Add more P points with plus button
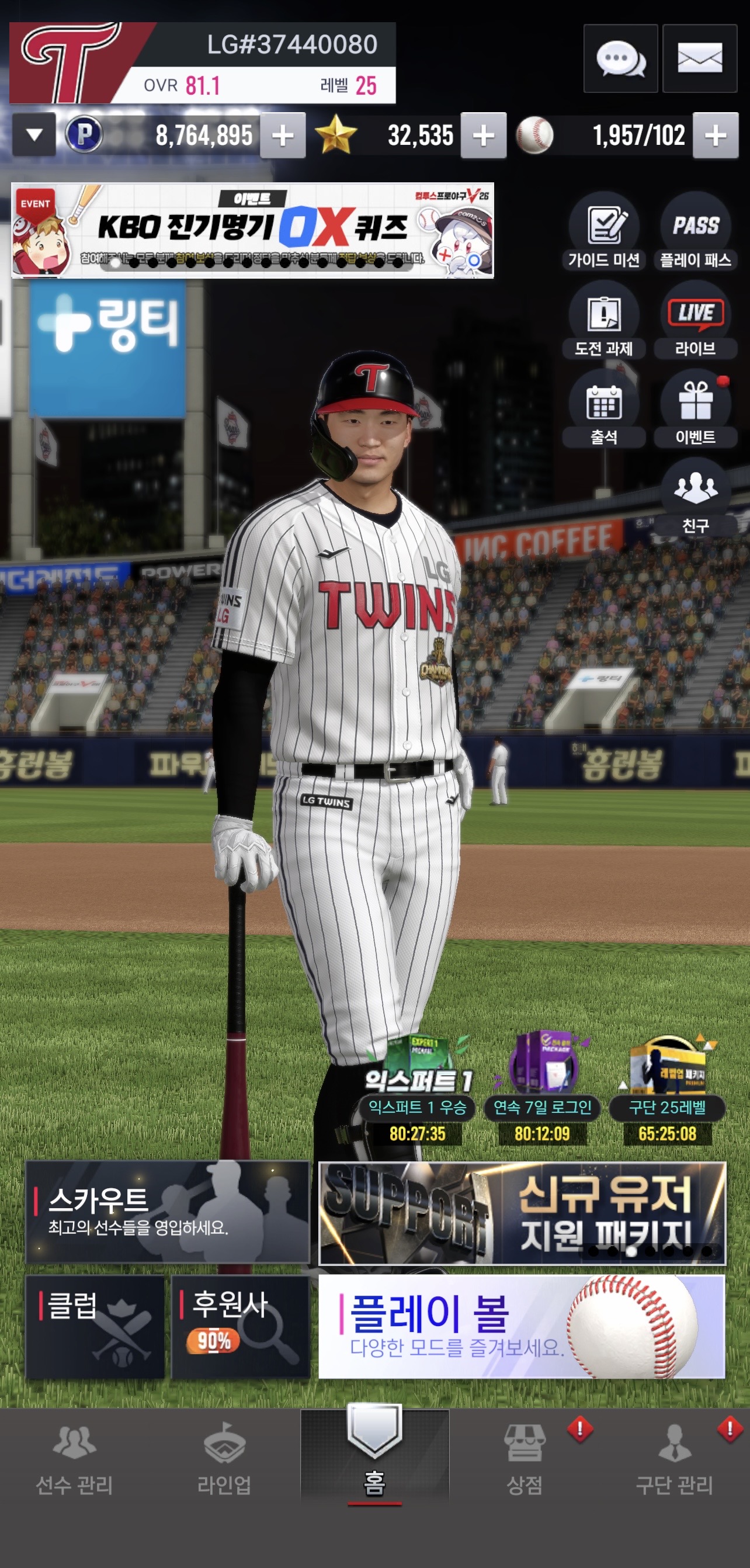 (x=283, y=135)
